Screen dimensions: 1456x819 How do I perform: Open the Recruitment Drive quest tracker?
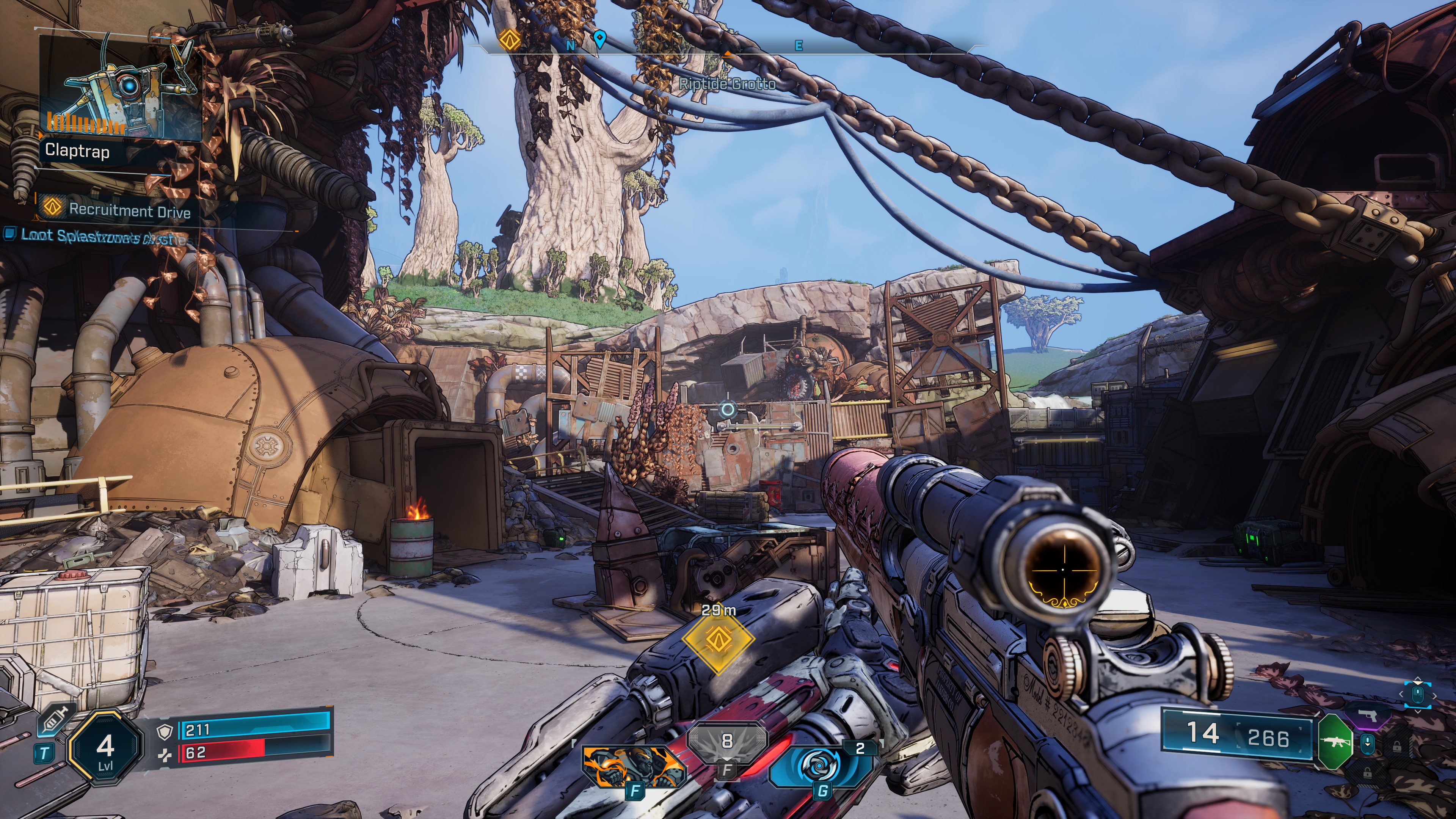click(x=129, y=211)
